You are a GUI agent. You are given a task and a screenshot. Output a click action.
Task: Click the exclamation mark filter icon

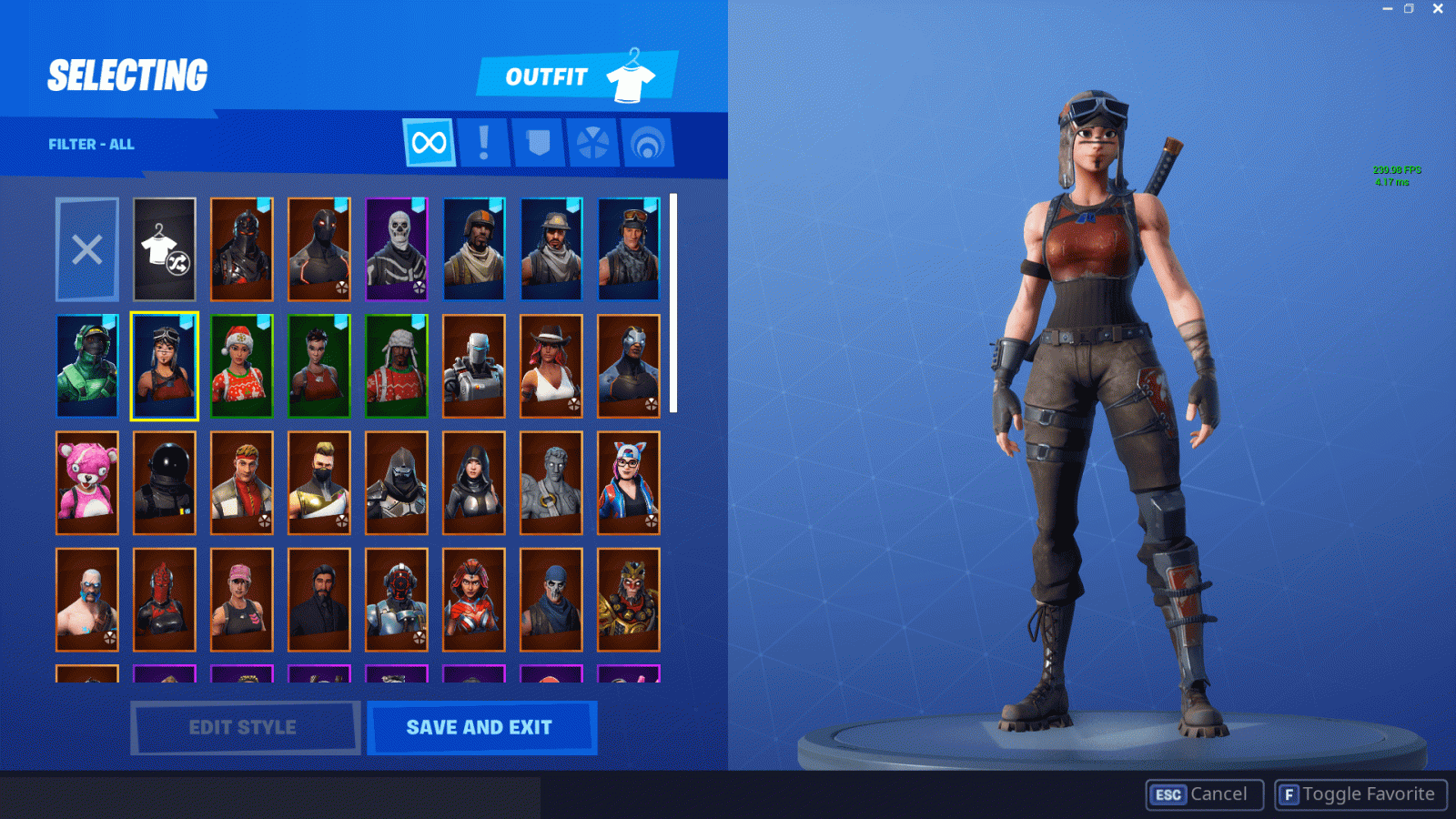pos(484,142)
